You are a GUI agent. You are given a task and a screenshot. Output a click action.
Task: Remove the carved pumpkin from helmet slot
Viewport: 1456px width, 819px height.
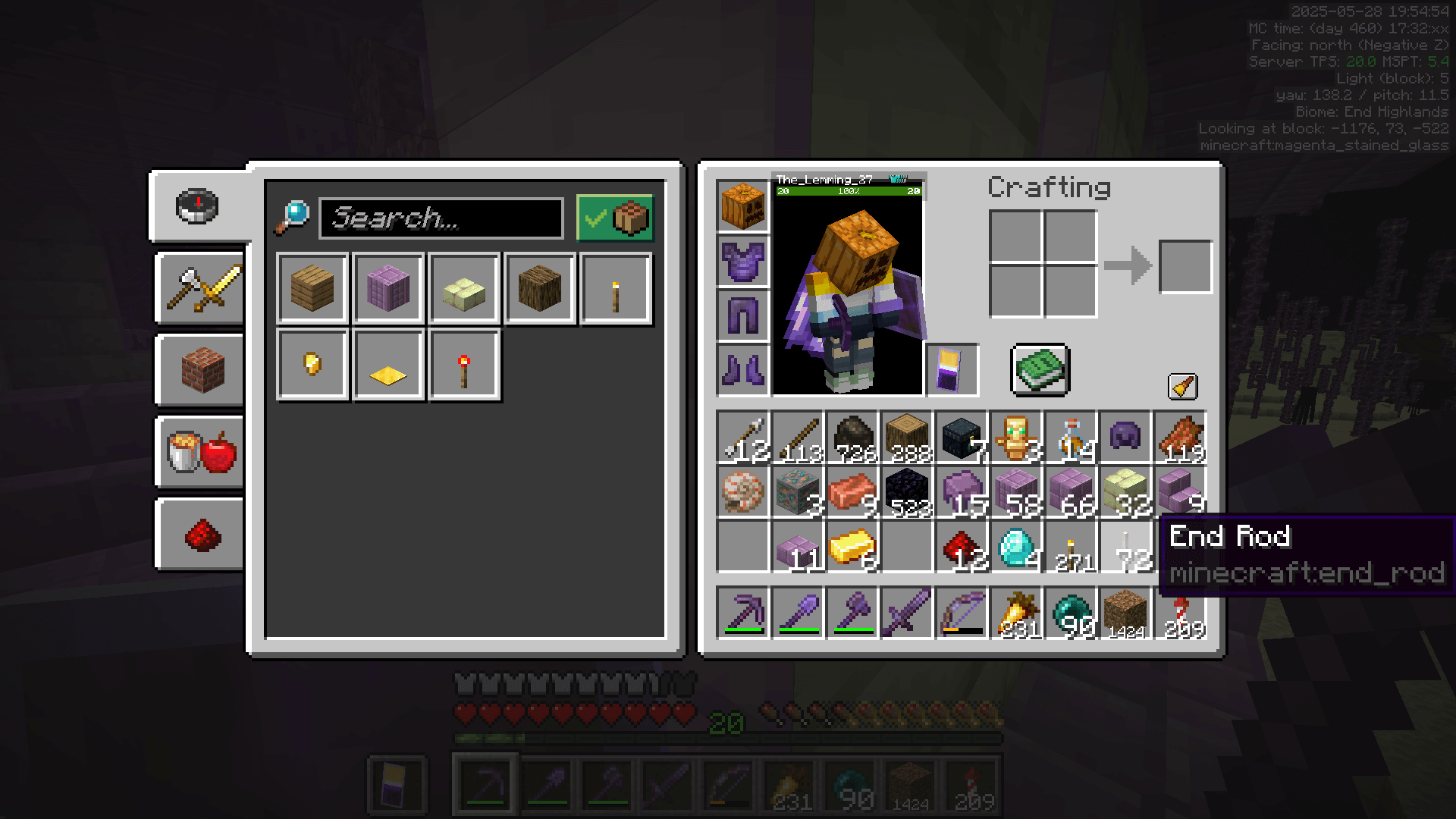742,207
